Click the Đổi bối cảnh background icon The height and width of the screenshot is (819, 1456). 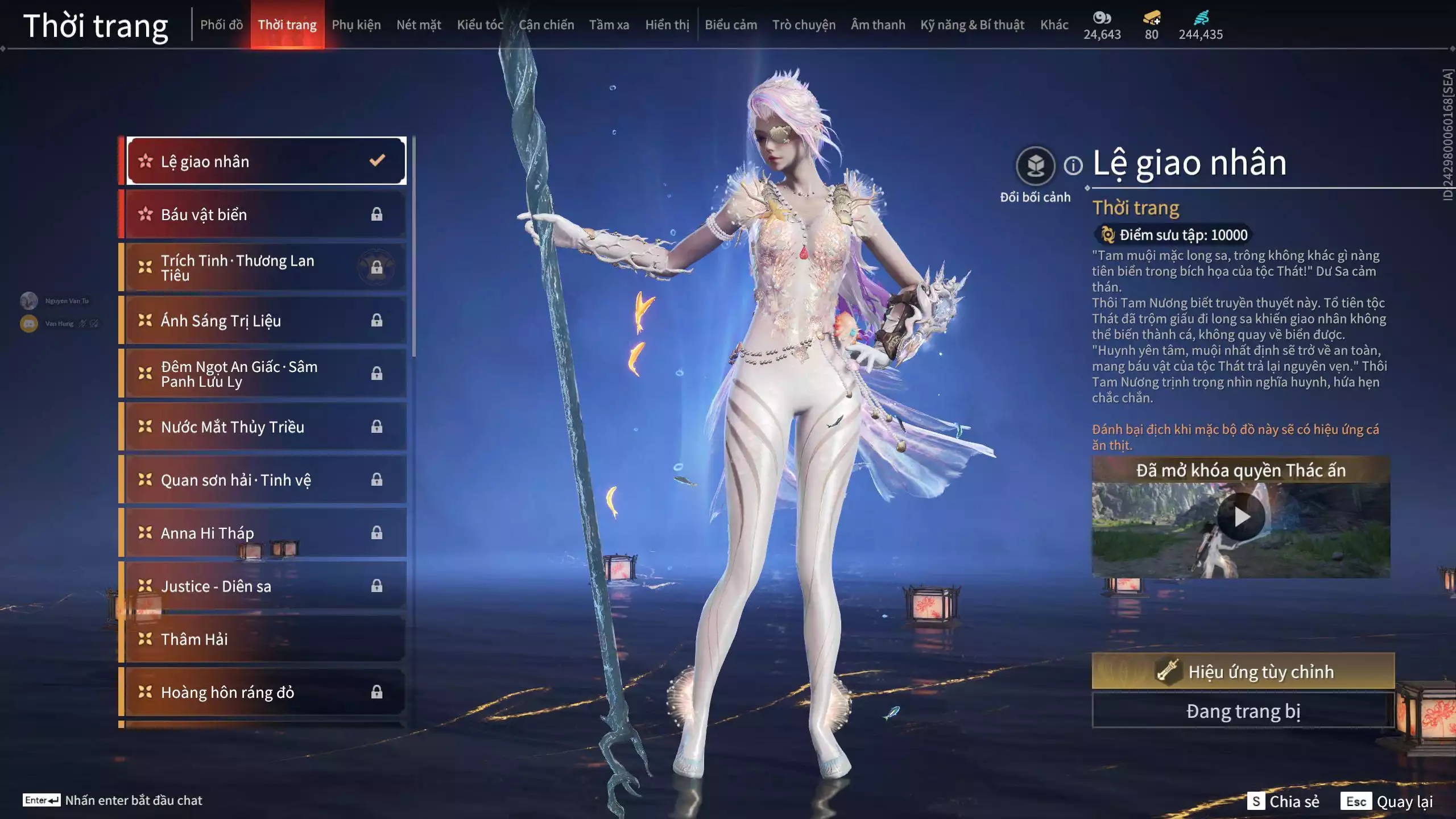click(x=1035, y=166)
